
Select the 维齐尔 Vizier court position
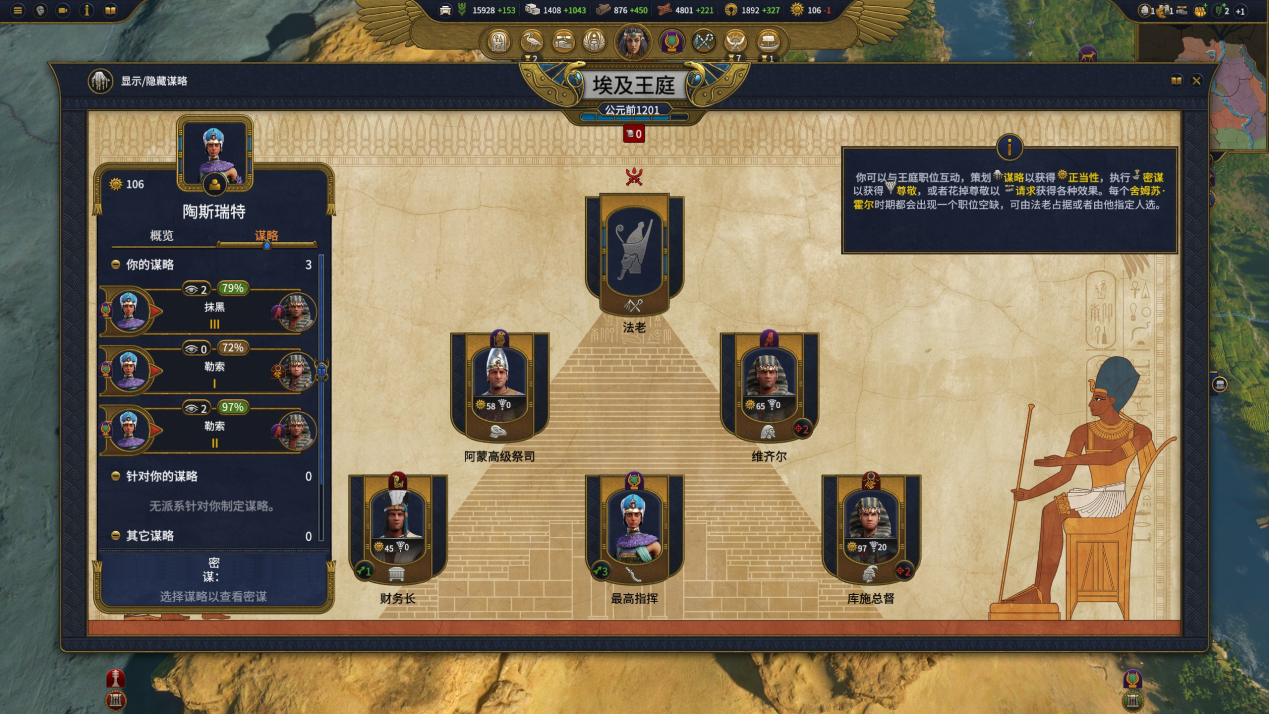click(769, 386)
